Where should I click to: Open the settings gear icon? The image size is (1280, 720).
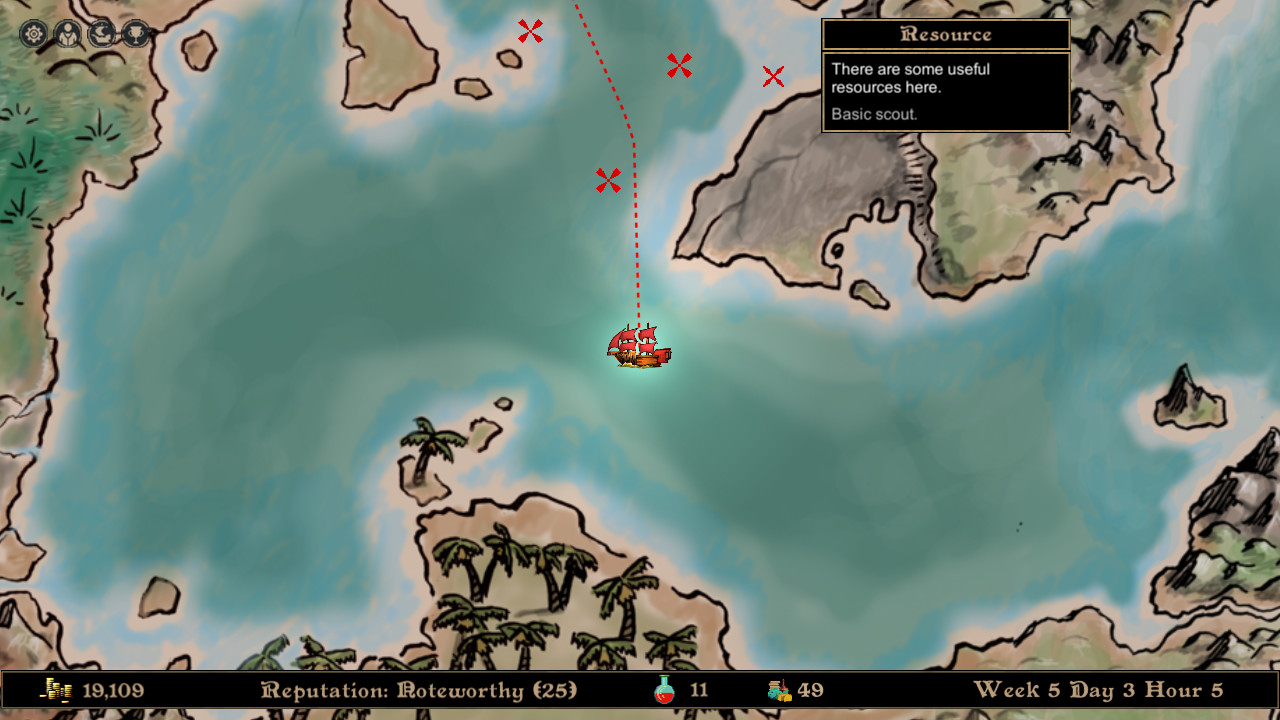point(33,33)
